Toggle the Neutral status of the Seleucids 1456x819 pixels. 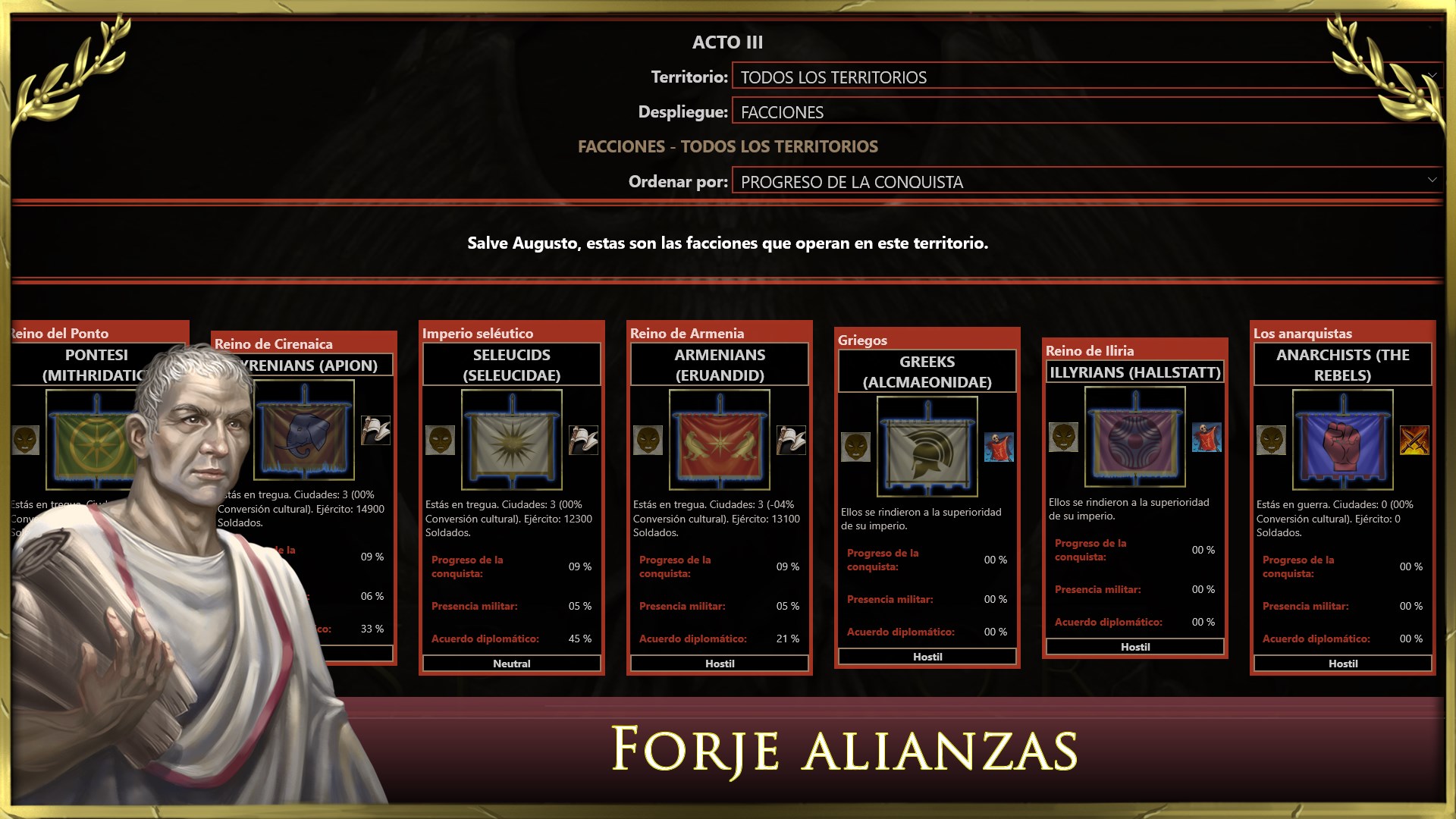click(x=511, y=663)
